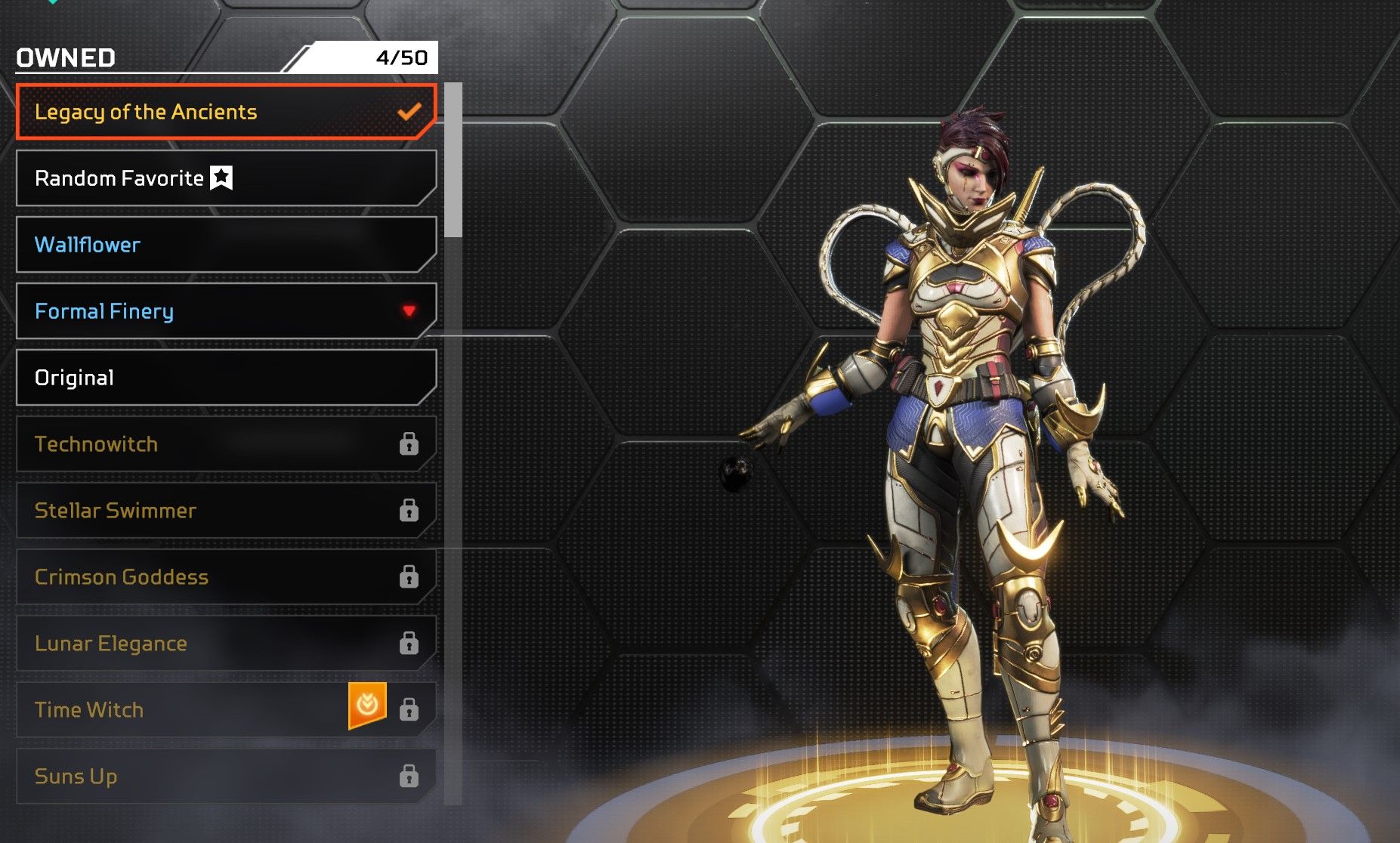The height and width of the screenshot is (843, 1400).
Task: Show the Crimson Goddess skin
Action: [225, 577]
